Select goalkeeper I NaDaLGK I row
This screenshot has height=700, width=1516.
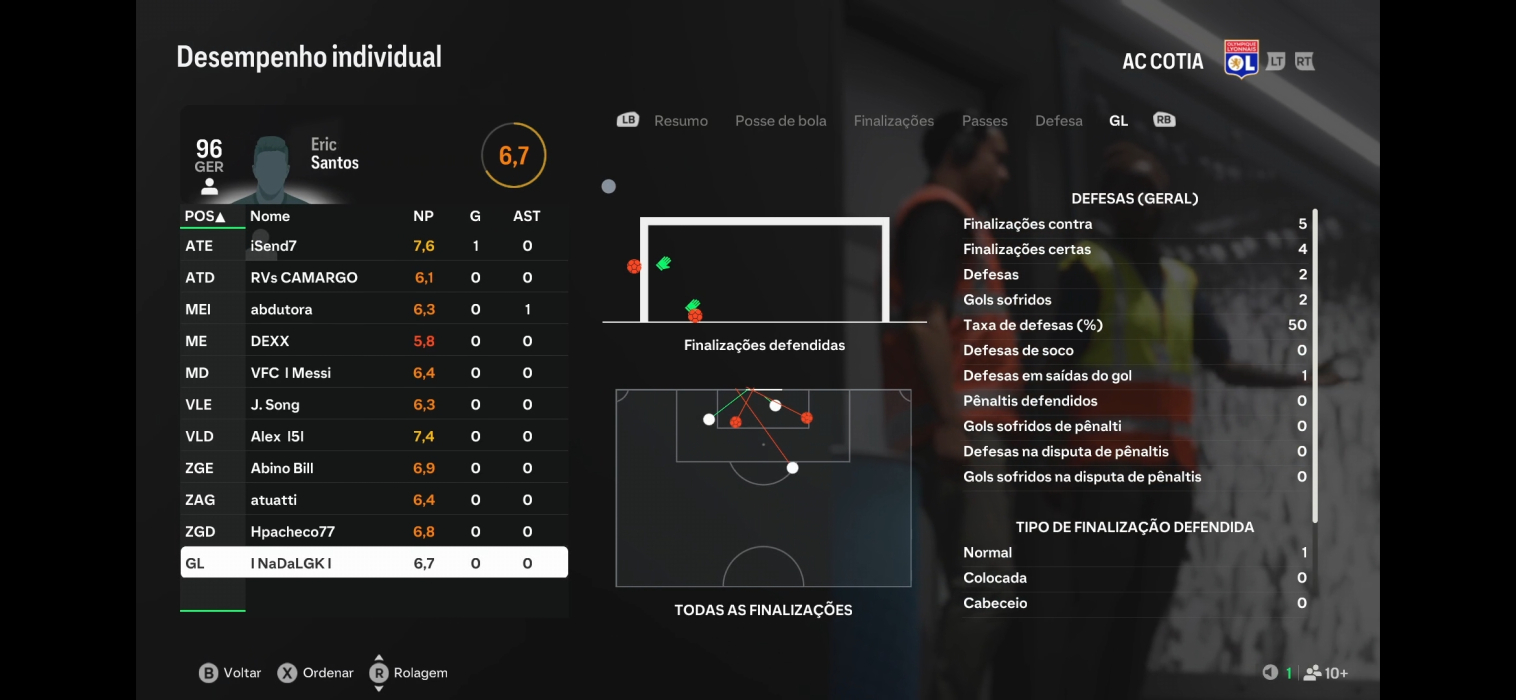click(373, 563)
